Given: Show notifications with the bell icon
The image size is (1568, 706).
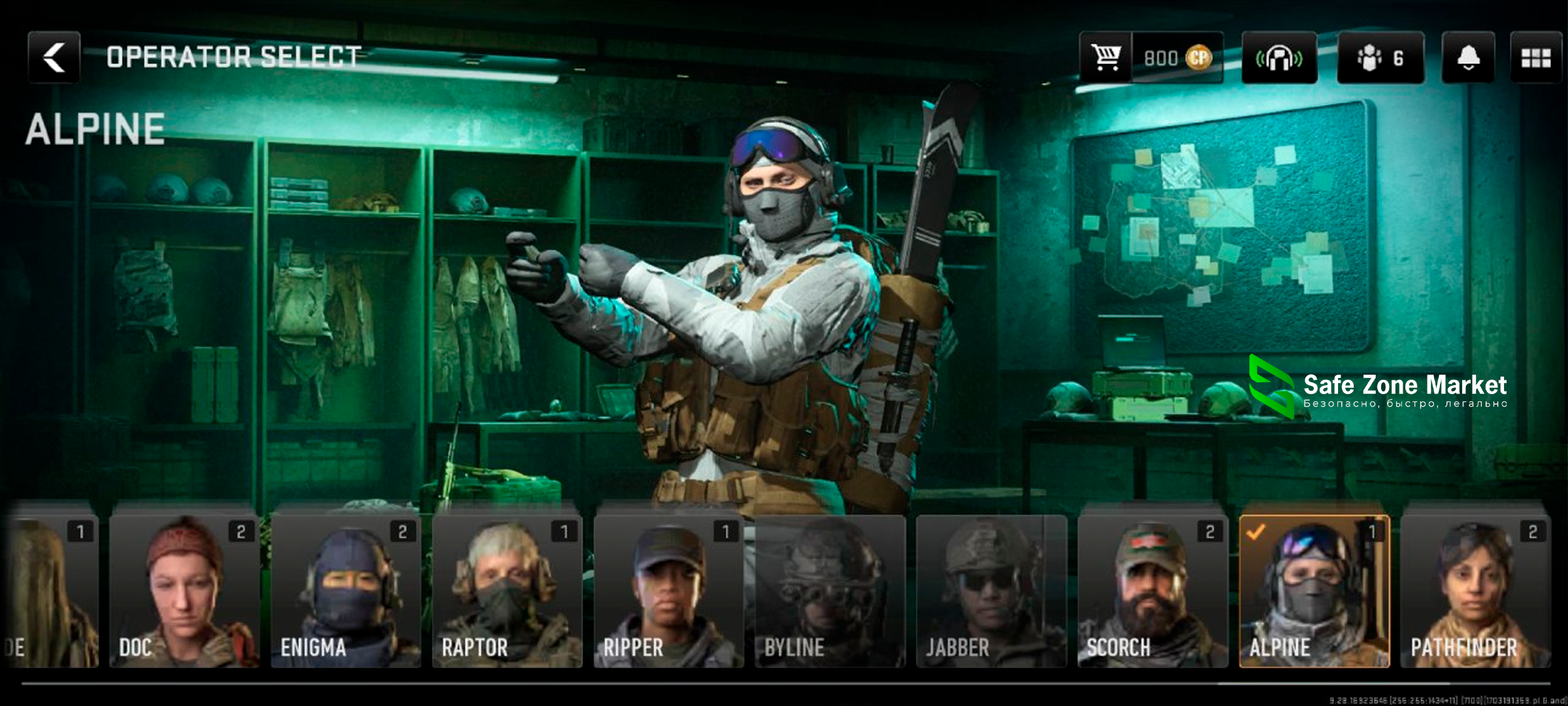Looking at the screenshot, I should point(1468,58).
